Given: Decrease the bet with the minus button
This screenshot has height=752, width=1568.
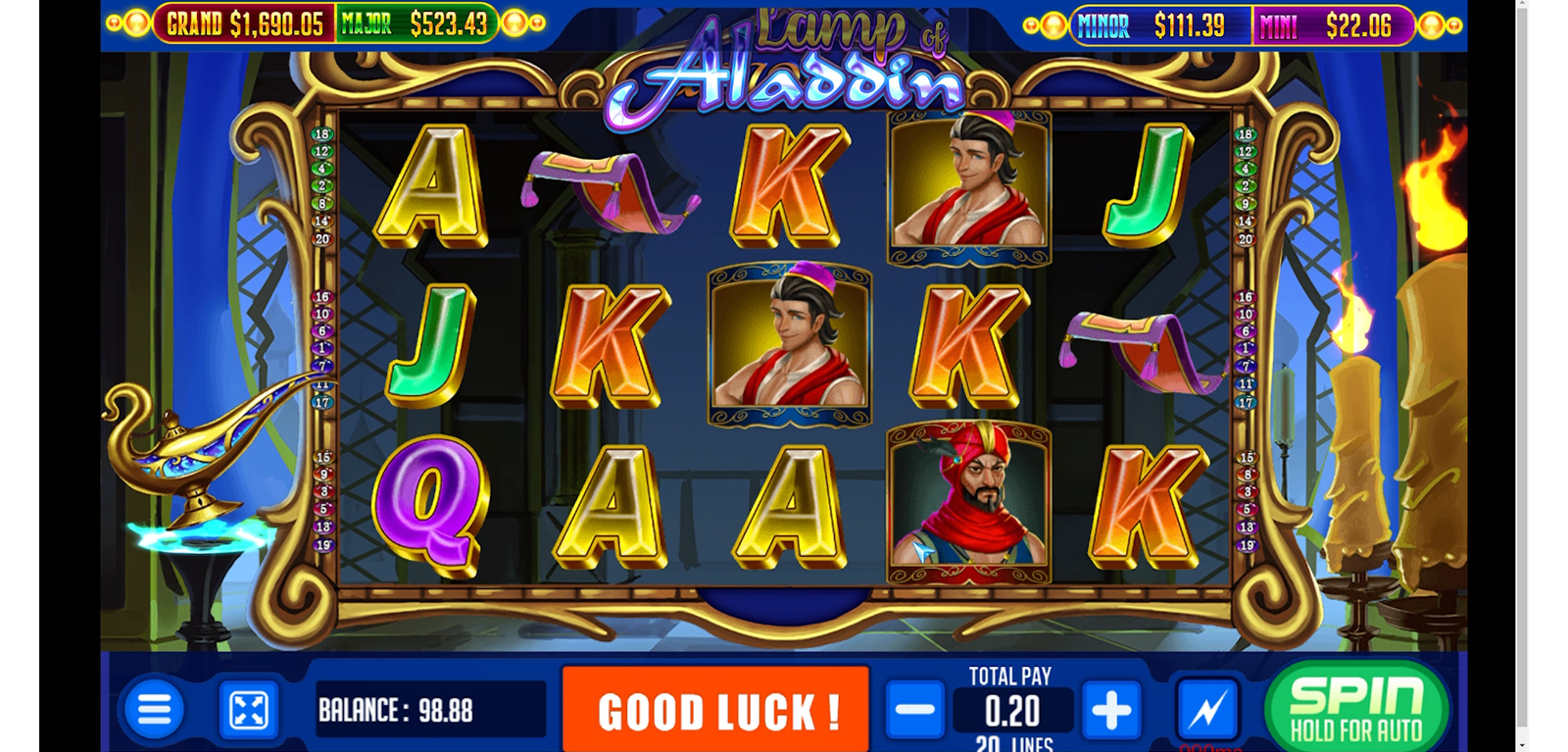Looking at the screenshot, I should click(x=915, y=710).
